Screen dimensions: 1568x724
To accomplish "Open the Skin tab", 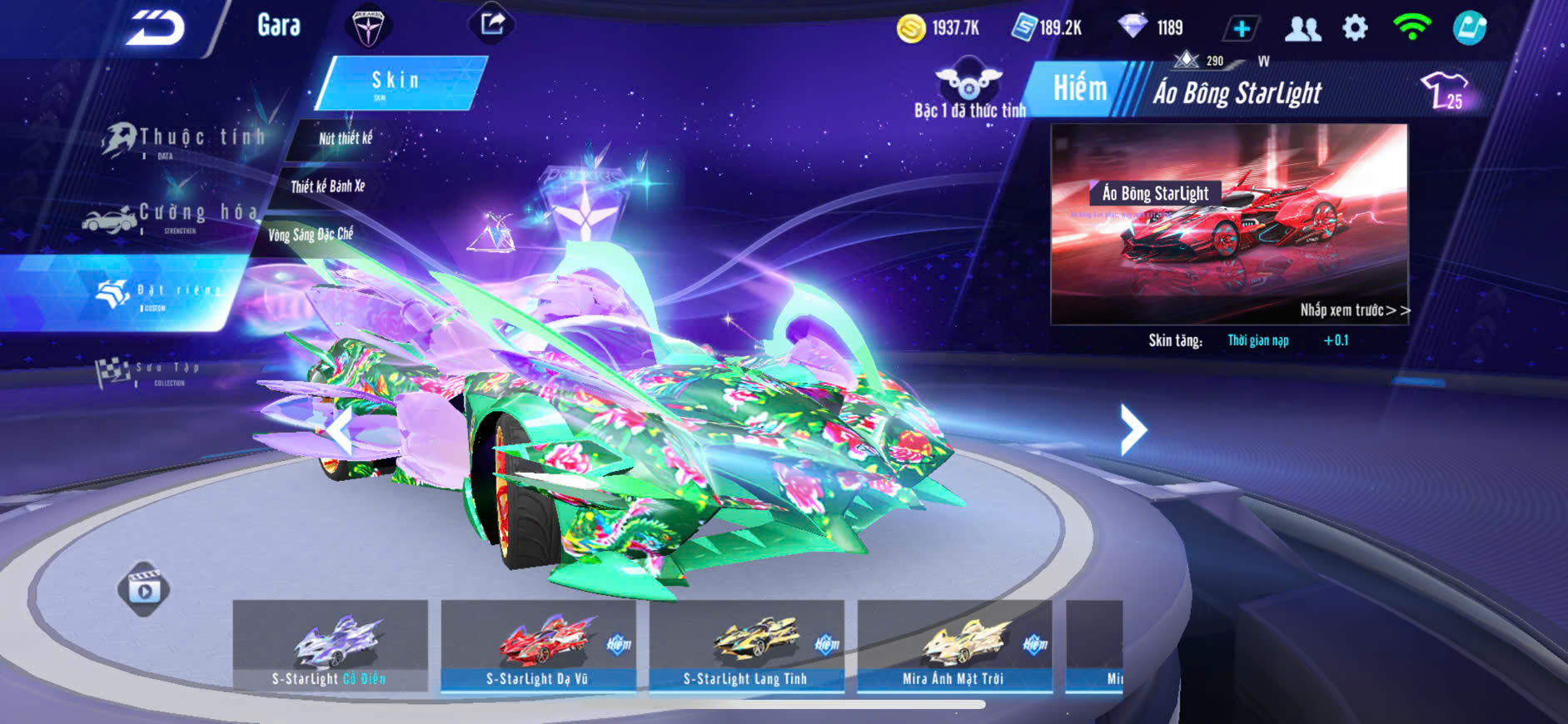I will point(397,82).
